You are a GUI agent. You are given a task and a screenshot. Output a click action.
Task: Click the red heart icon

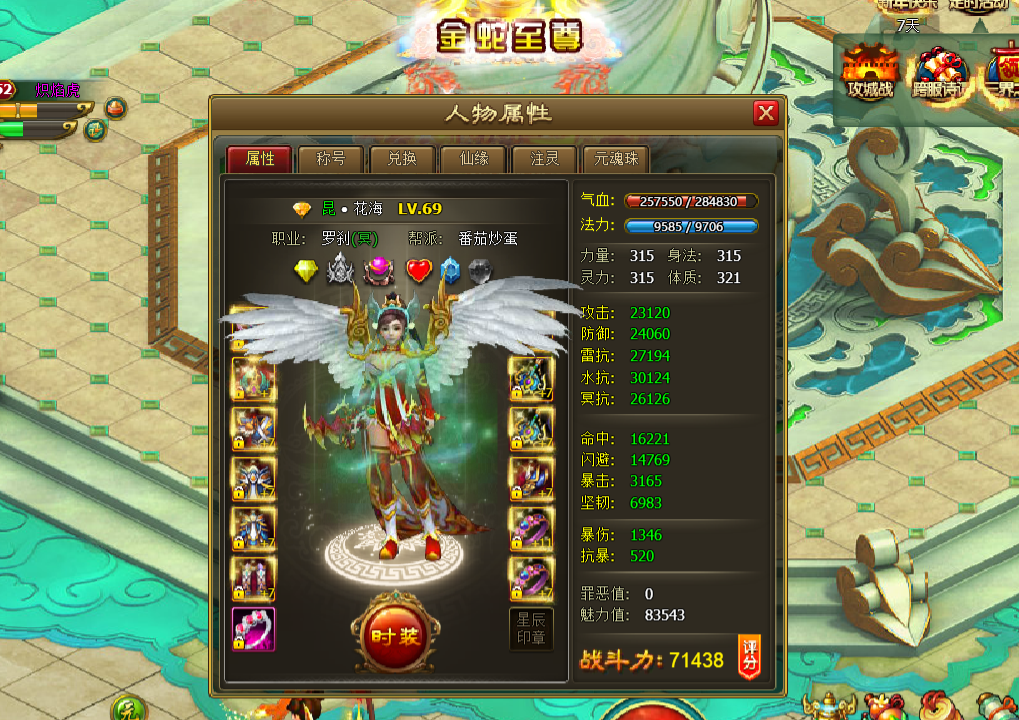[x=418, y=272]
